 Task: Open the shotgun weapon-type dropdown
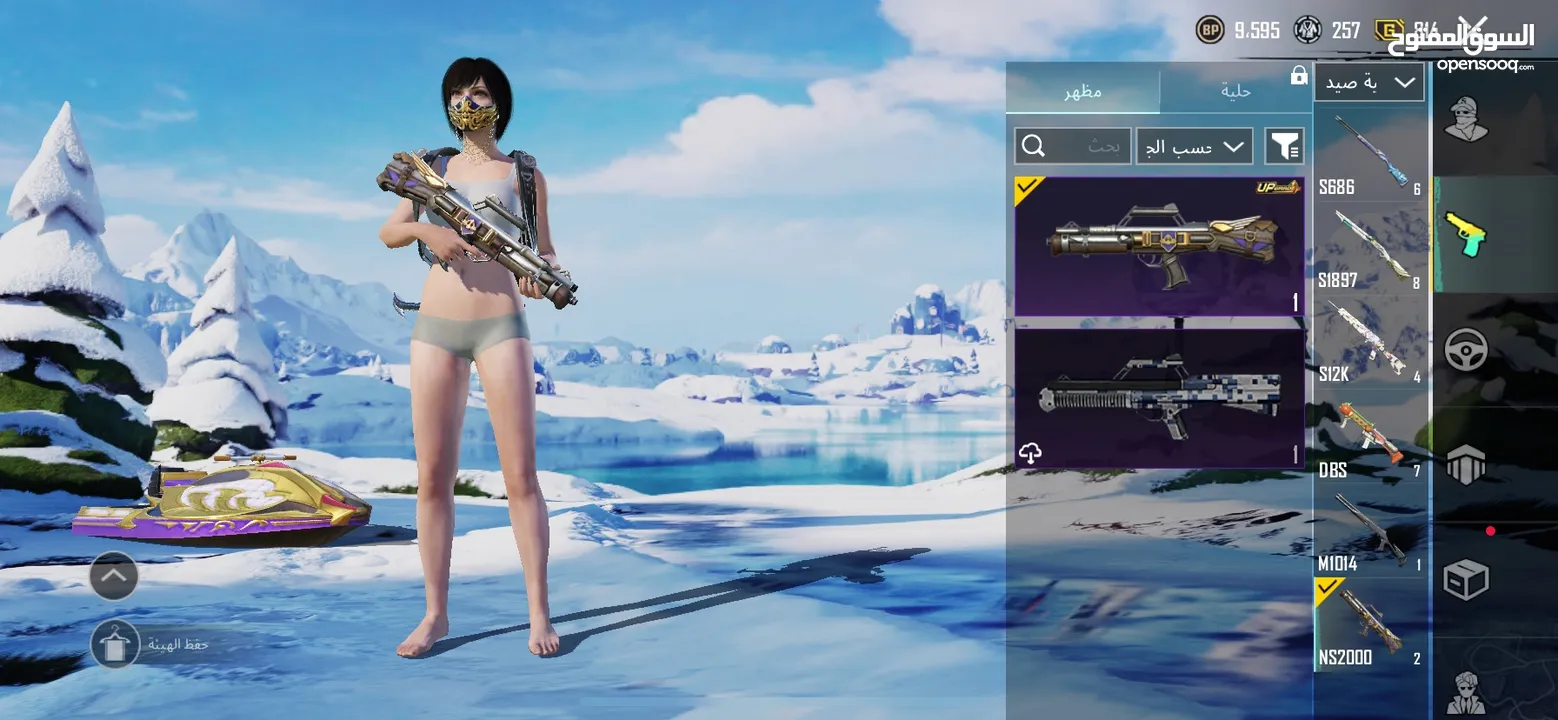coord(1369,82)
